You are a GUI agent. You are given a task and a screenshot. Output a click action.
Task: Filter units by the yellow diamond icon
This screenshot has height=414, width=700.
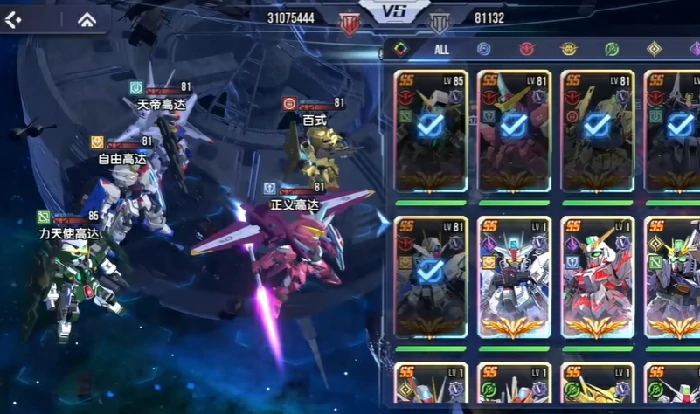(x=654, y=48)
